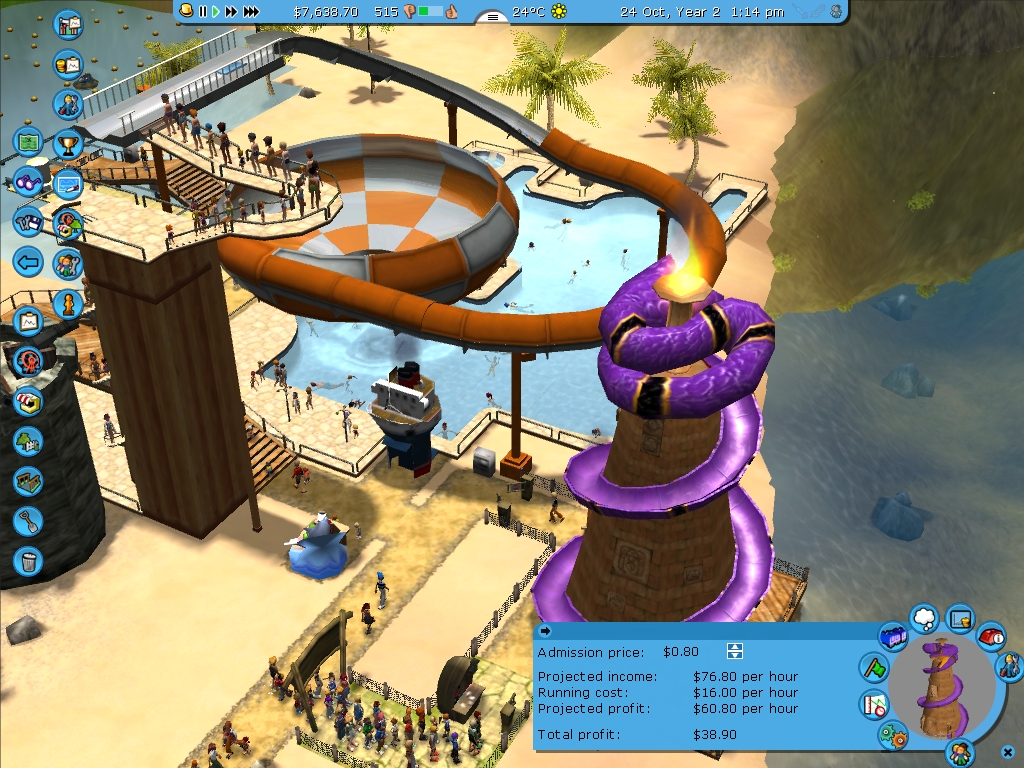
Task: Click the purple sunglasses view options icon
Action: 28,183
